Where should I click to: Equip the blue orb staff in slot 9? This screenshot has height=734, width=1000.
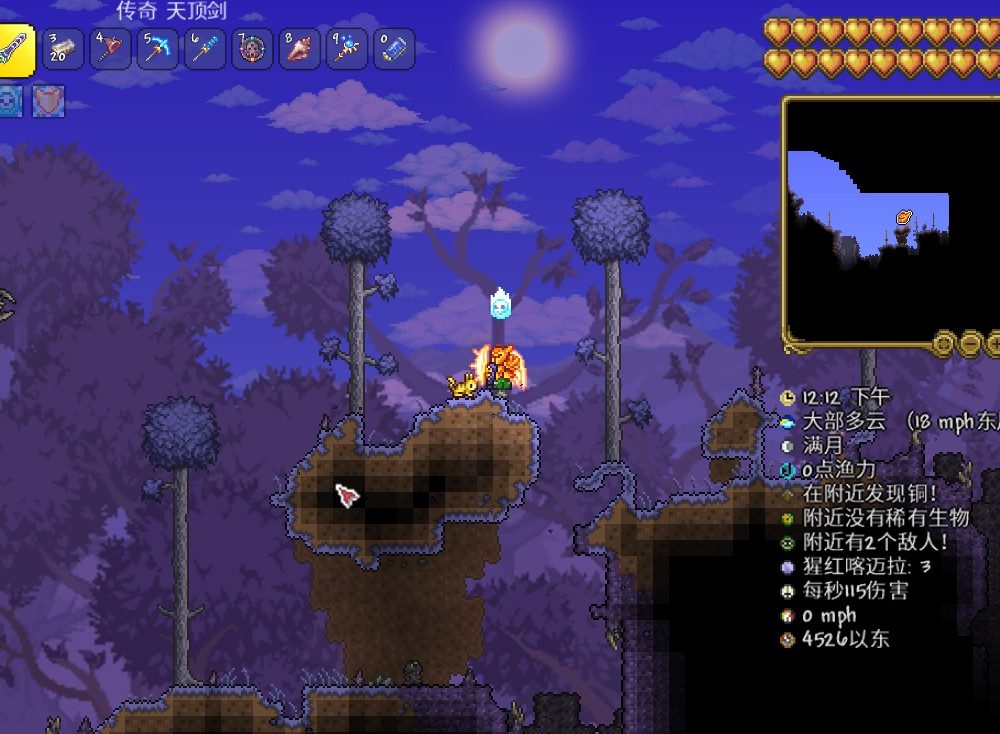347,48
